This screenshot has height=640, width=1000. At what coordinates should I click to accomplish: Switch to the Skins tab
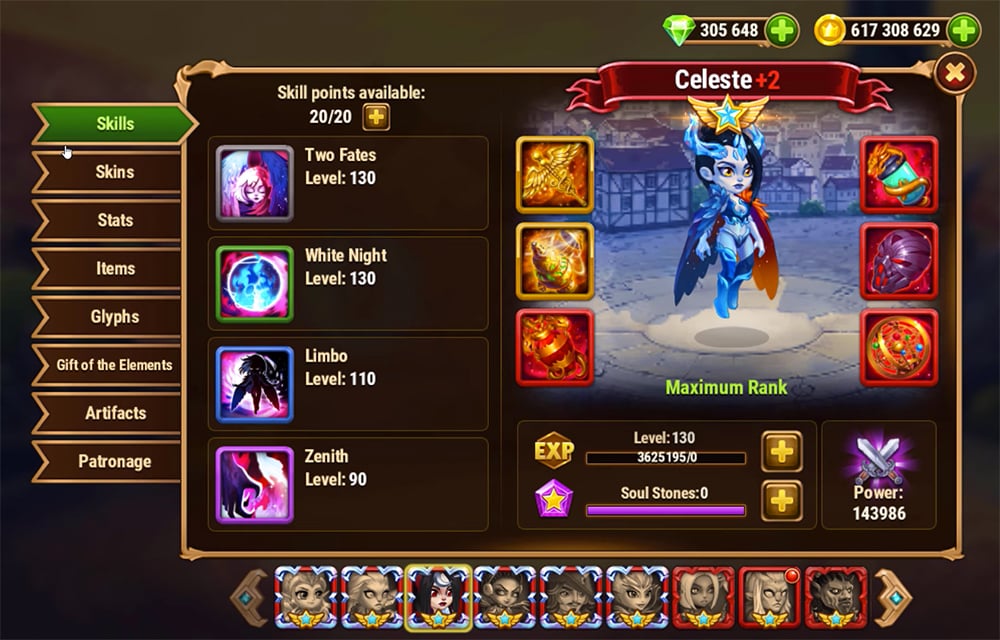[x=114, y=172]
